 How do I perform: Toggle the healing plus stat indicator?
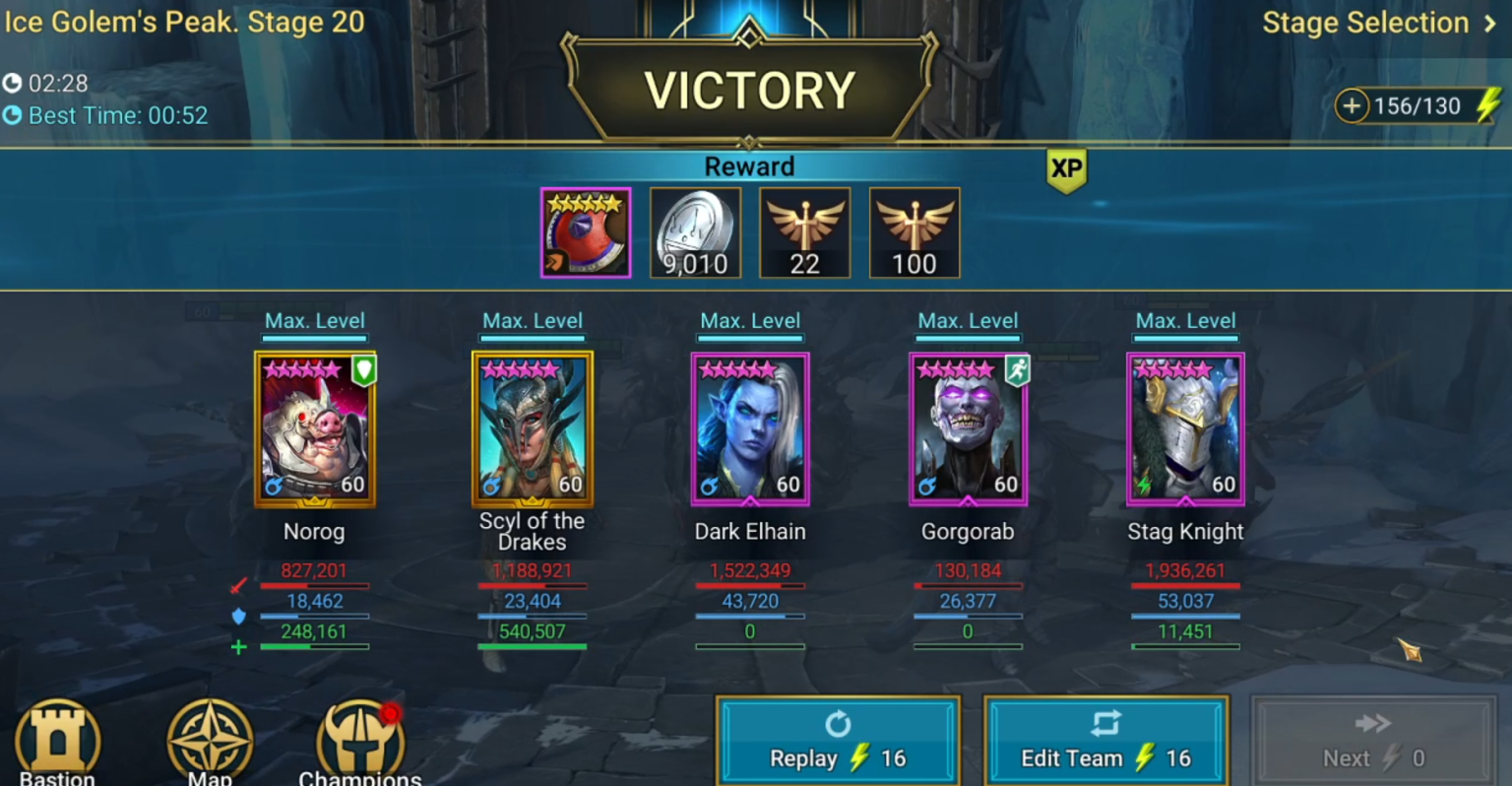(x=237, y=647)
